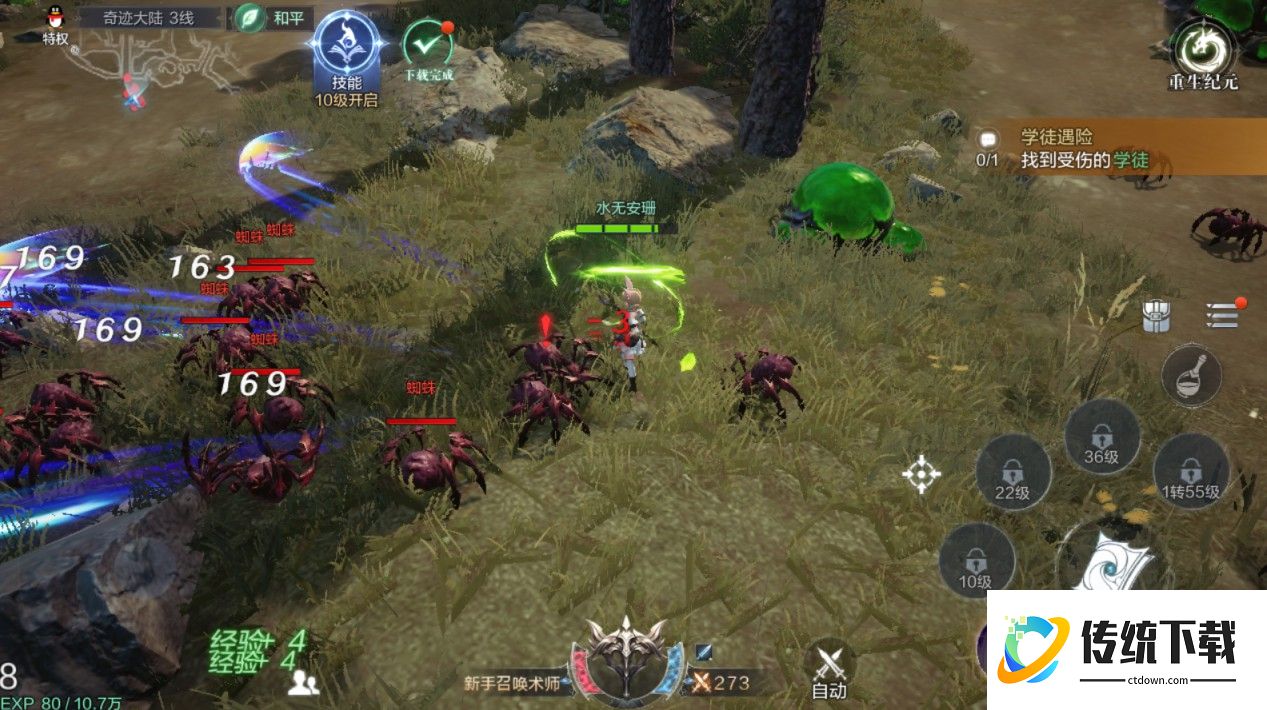Click the 传统下载 watermark logo

[1126, 649]
